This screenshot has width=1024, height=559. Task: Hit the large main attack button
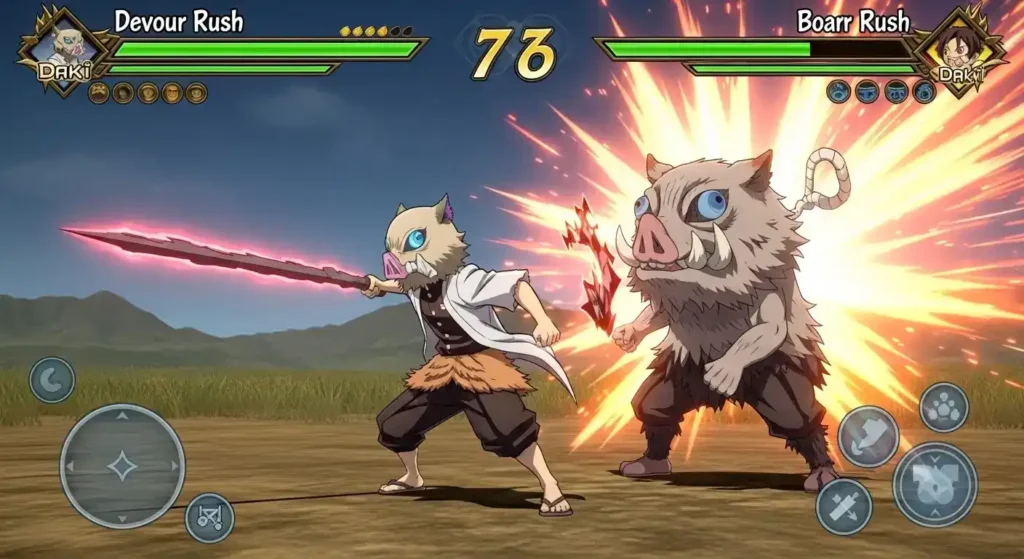point(935,484)
